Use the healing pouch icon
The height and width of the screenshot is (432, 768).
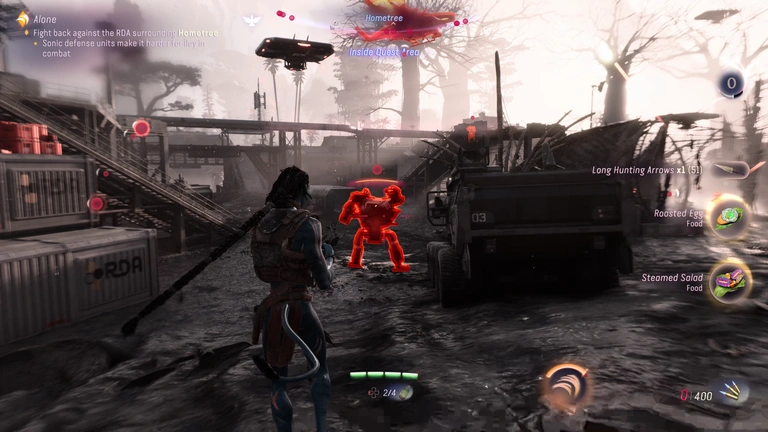coord(406,393)
